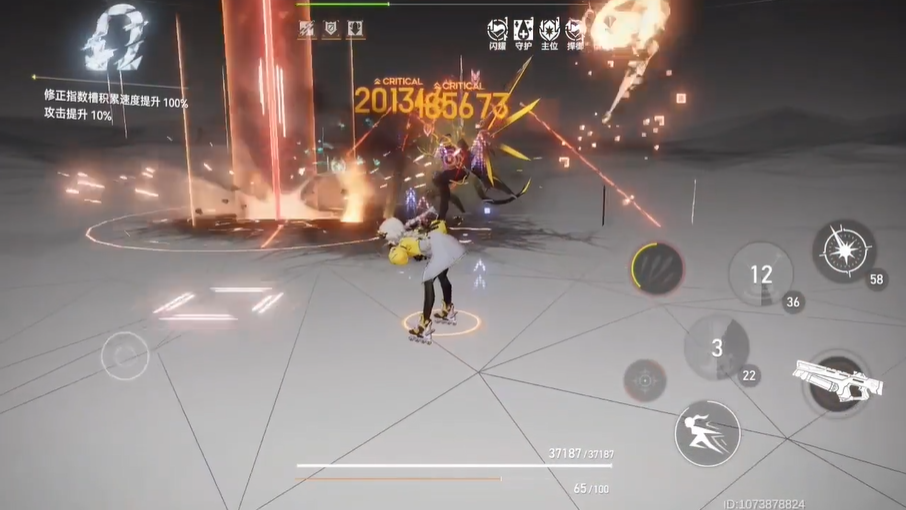Select the 守护 buff icon
Image resolution: width=906 pixels, height=510 pixels.
[523, 30]
